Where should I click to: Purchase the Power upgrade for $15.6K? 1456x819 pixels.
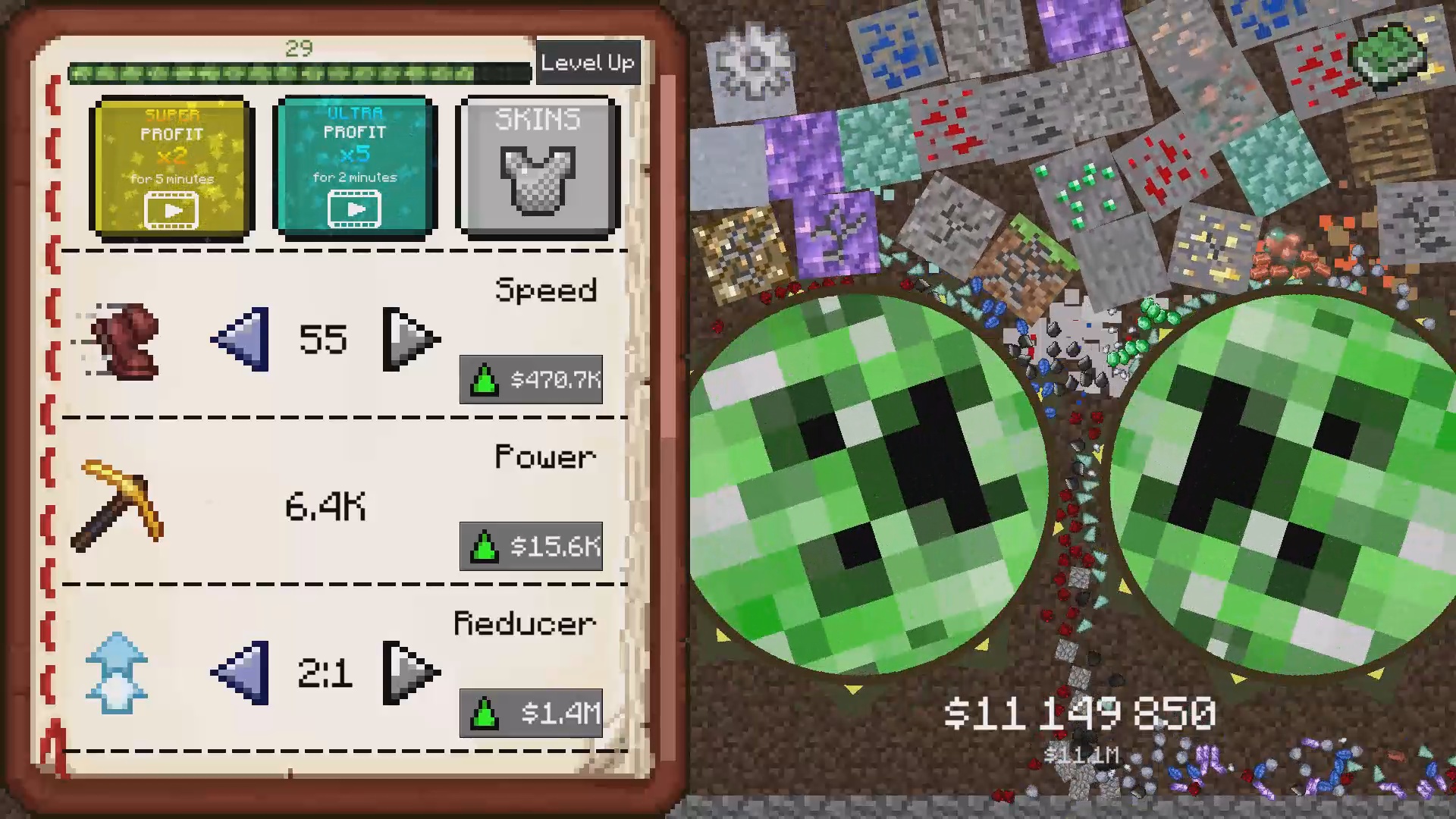pos(531,548)
